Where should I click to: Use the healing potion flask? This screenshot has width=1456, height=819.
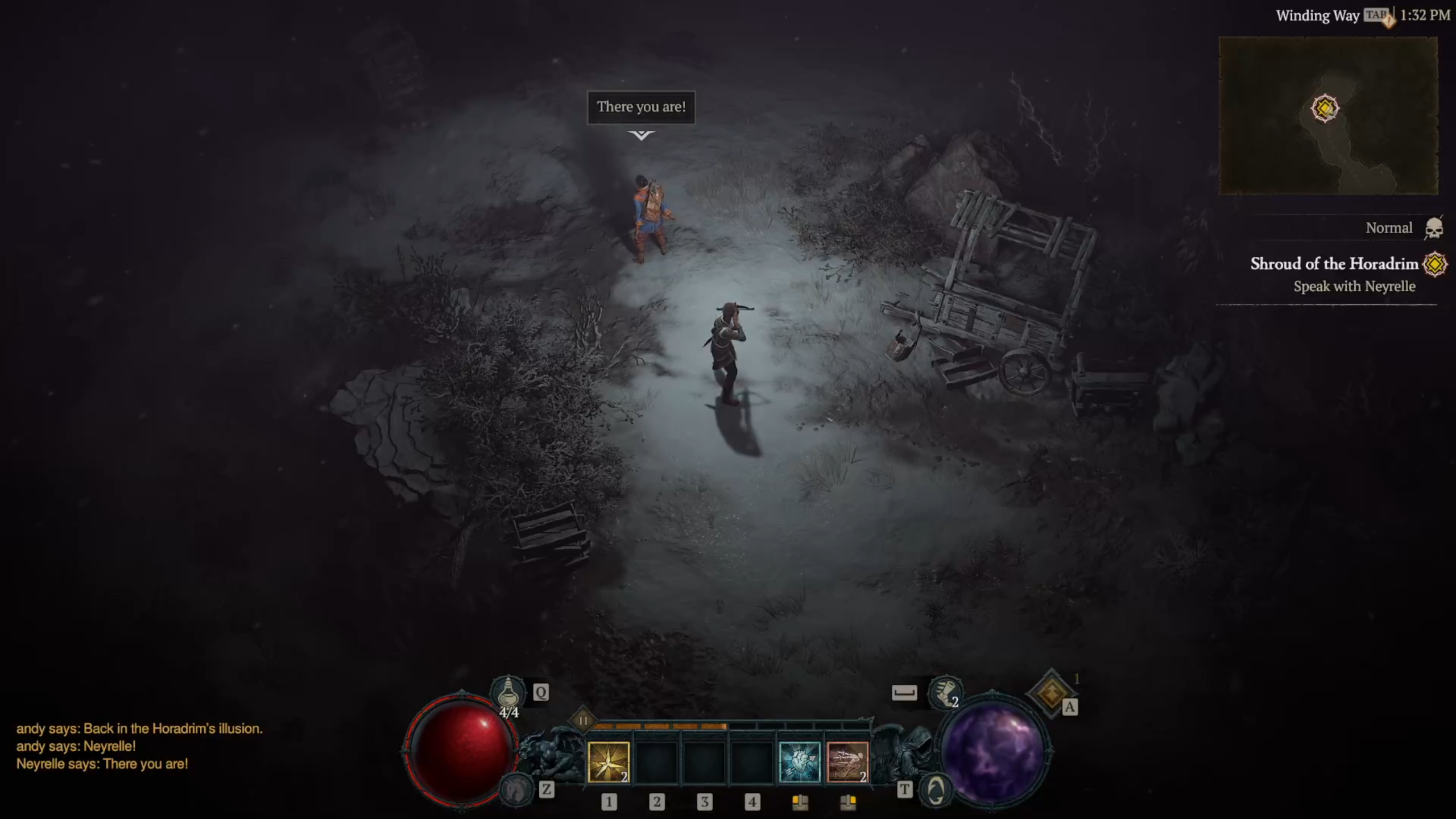[x=508, y=693]
